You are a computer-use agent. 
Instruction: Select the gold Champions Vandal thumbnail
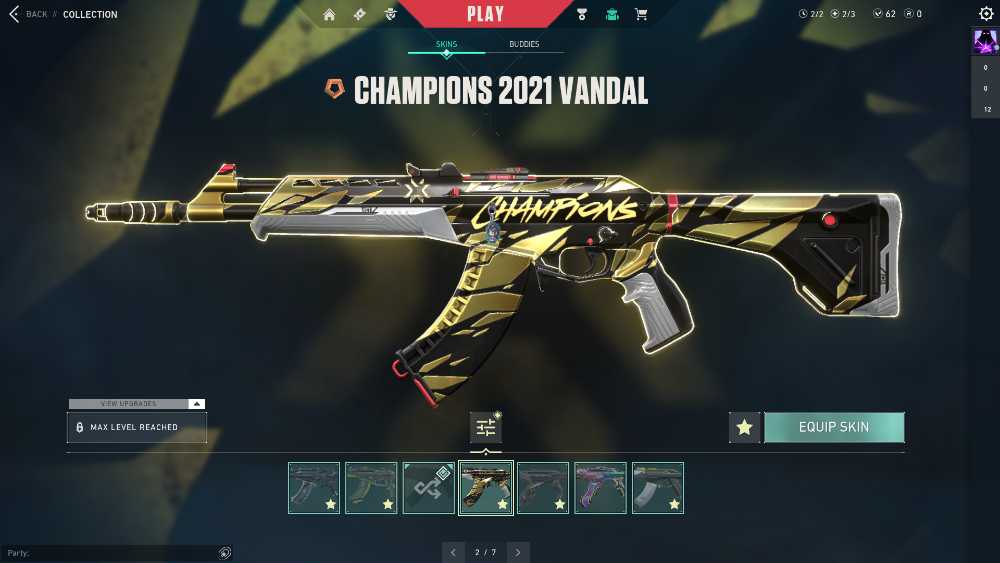[486, 488]
